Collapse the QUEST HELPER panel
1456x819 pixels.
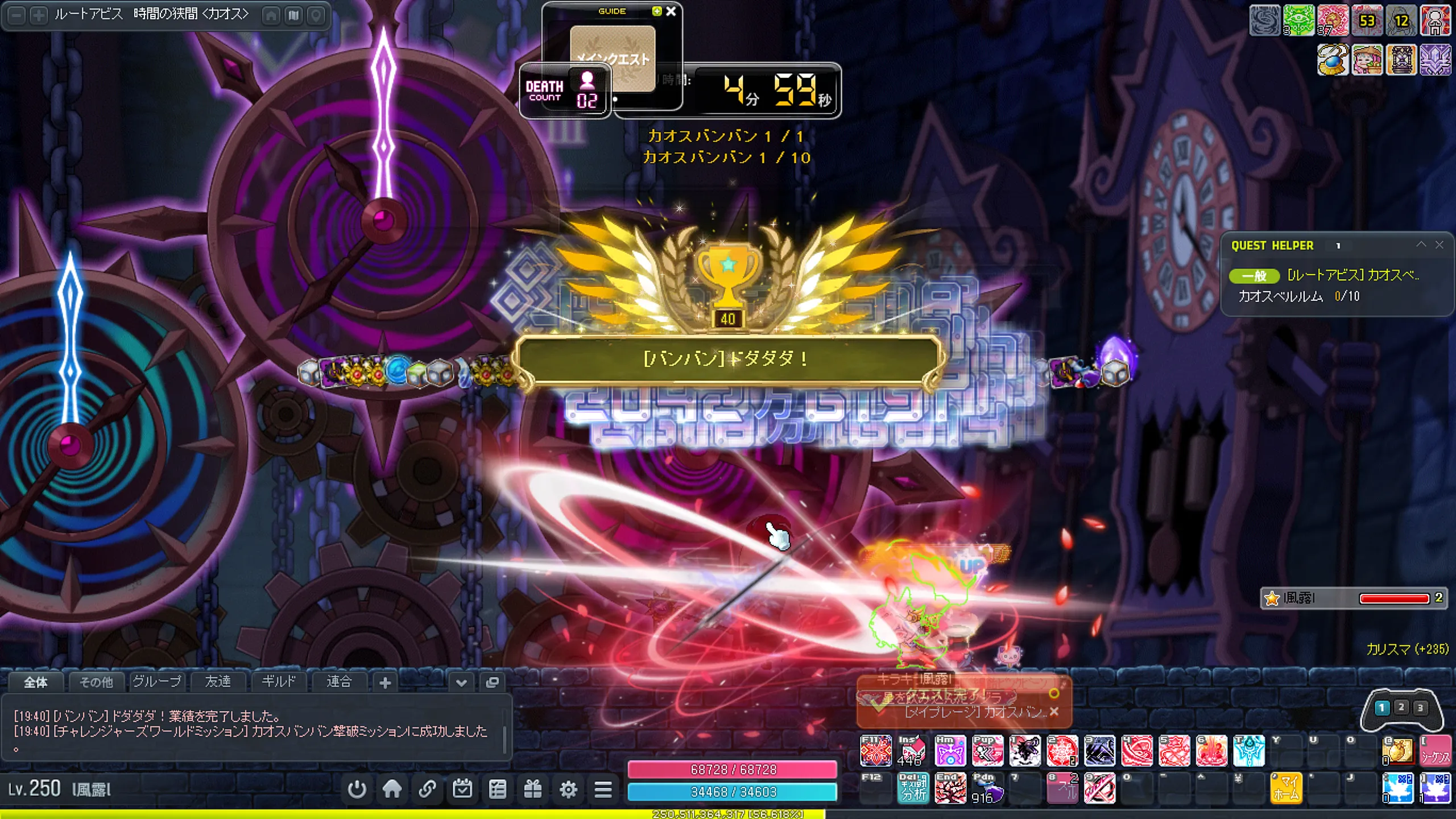[1421, 245]
